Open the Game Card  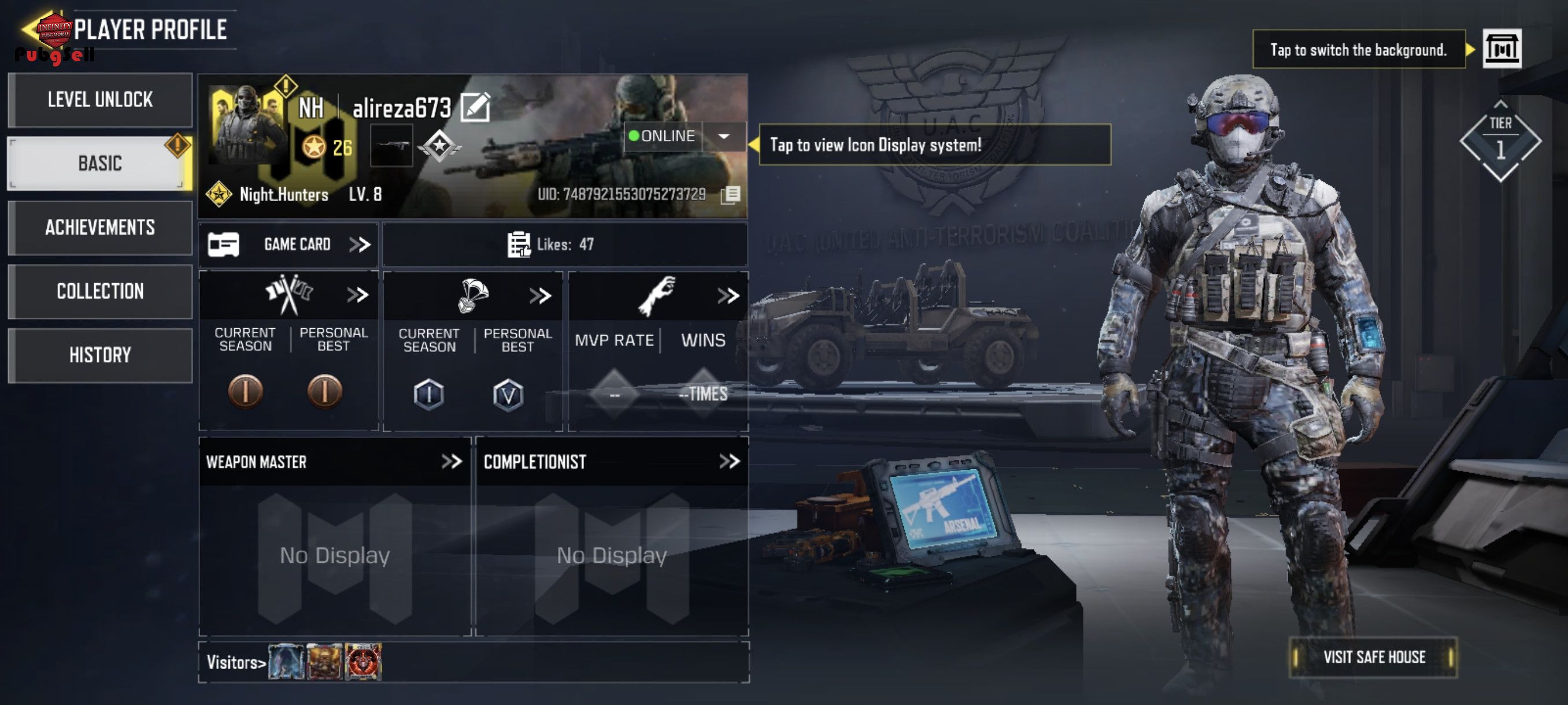click(x=289, y=244)
